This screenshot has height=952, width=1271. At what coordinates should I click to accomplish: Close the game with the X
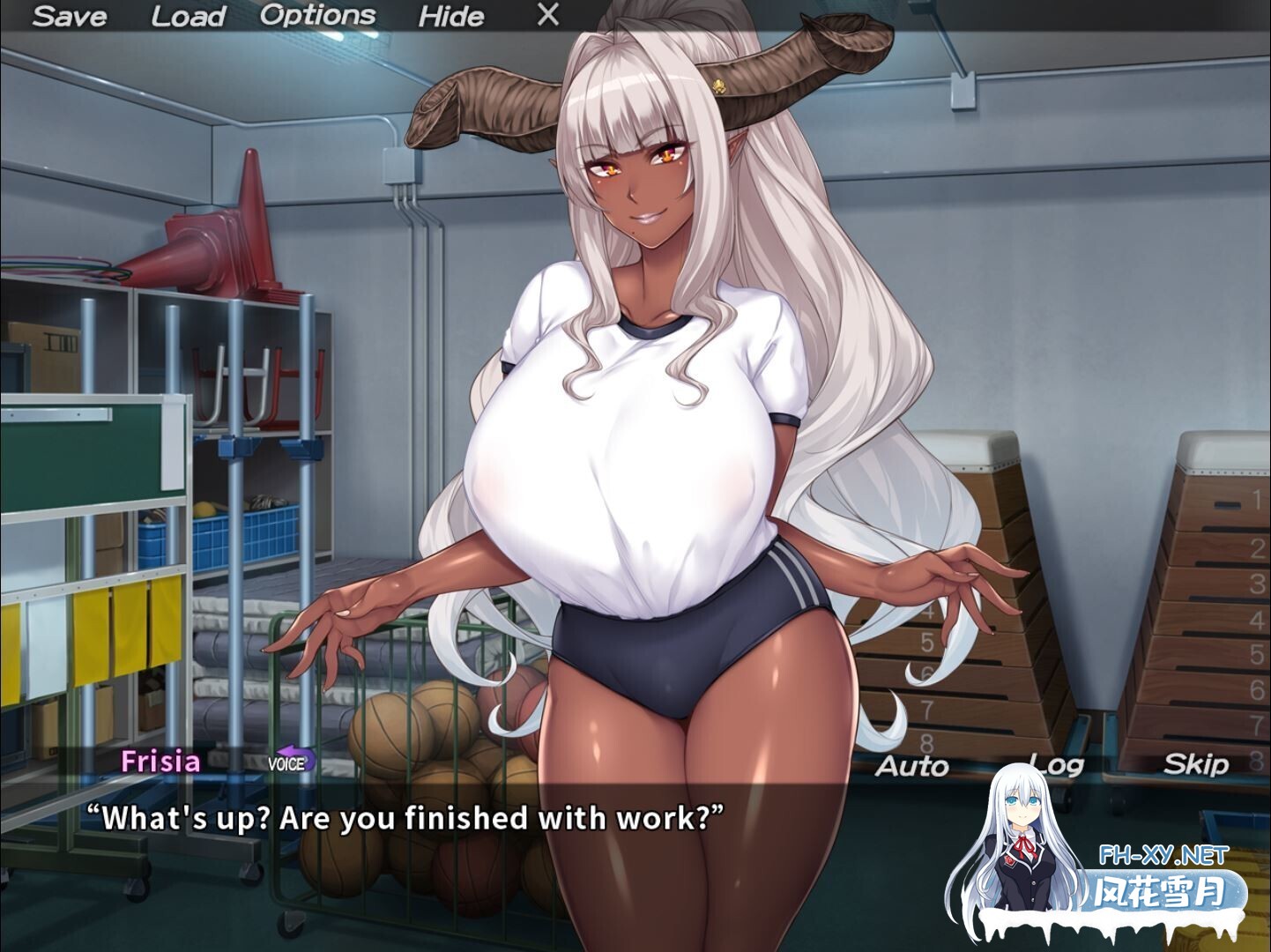pyautogui.click(x=546, y=14)
